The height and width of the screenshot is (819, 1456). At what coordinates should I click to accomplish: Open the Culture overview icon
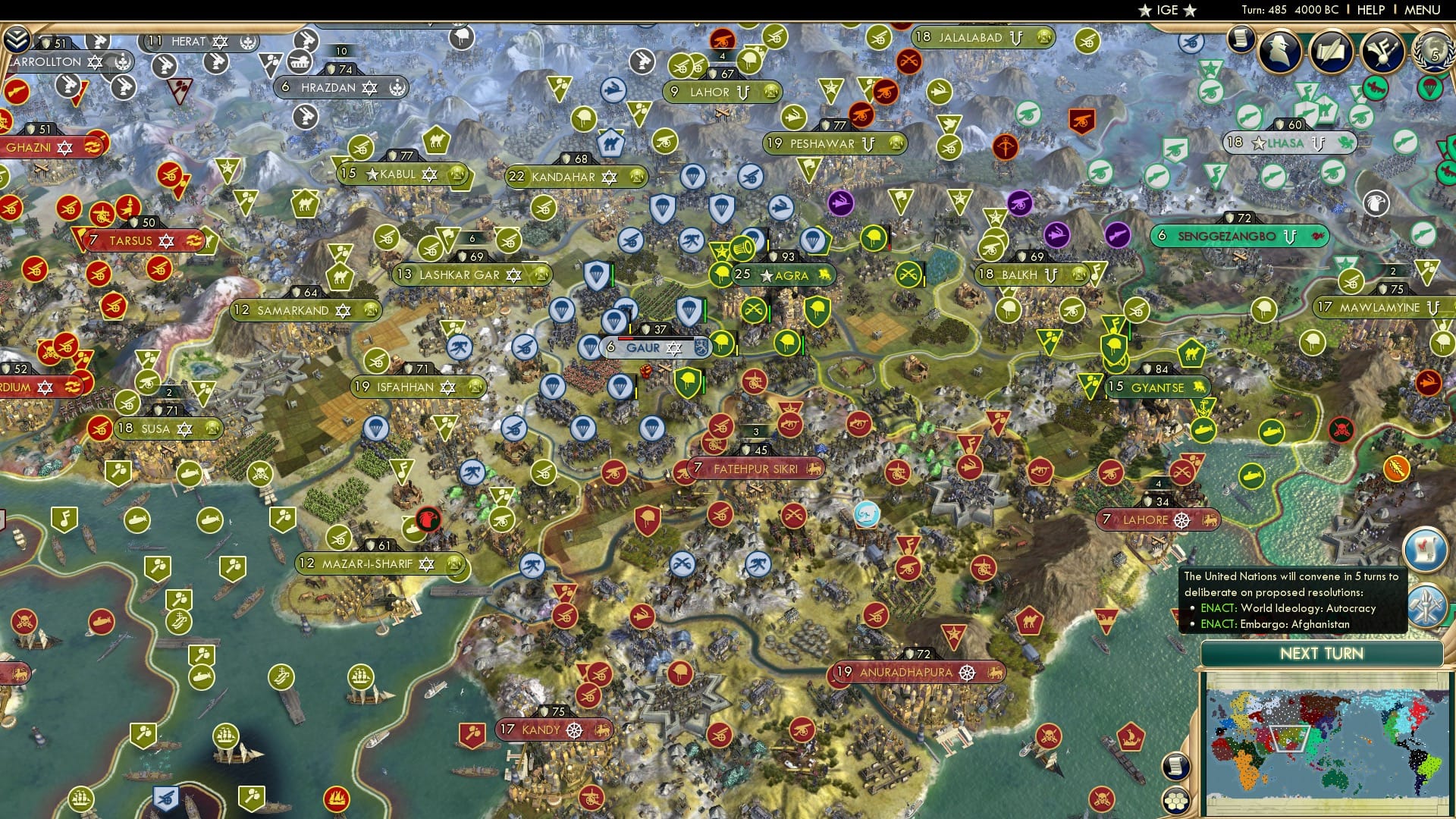point(1382,52)
